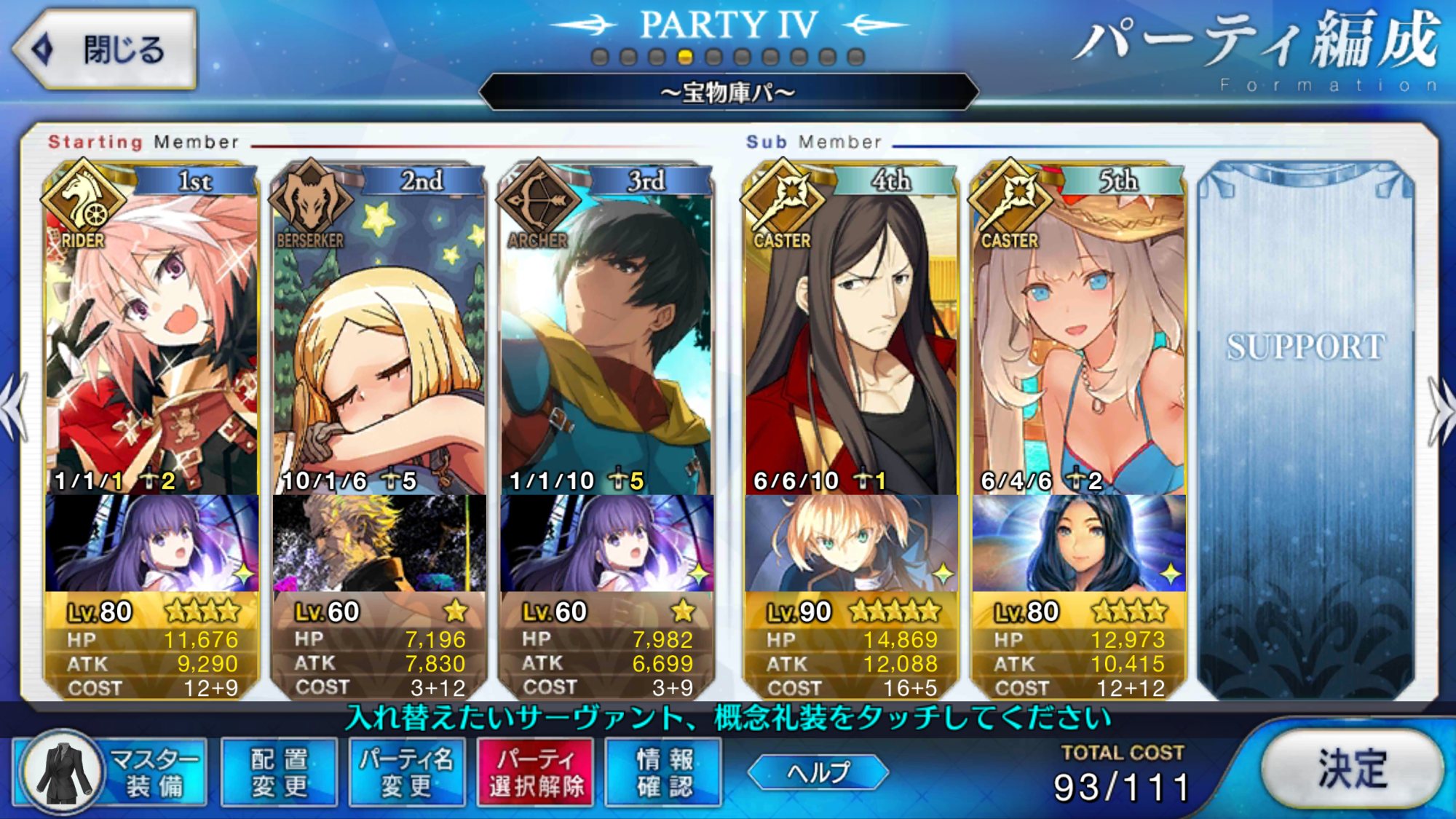
Task: Clear selection with the red パーティ選択解除 button
Action: coord(536,773)
